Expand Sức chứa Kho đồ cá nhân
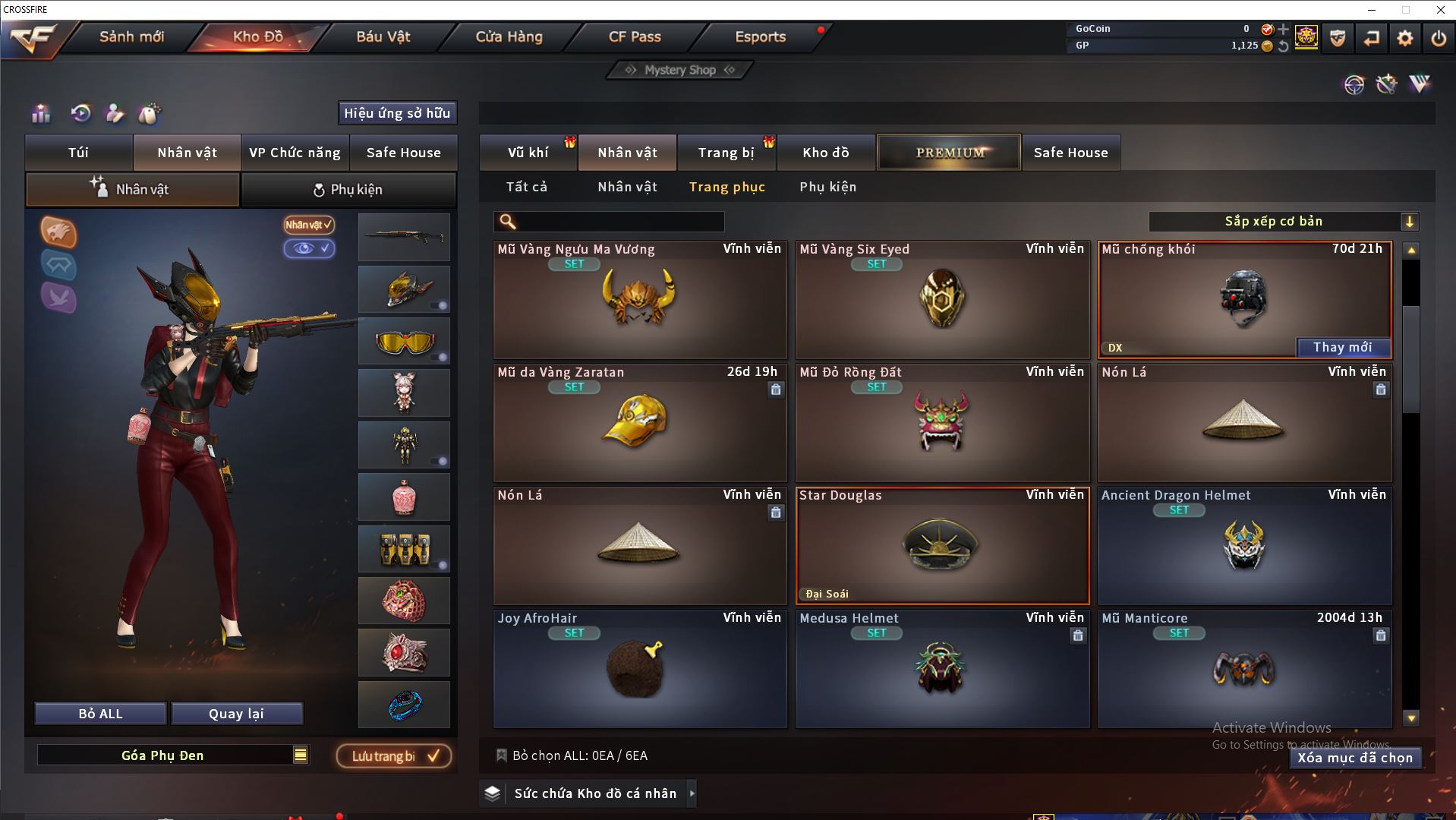The height and width of the screenshot is (820, 1456). [692, 793]
